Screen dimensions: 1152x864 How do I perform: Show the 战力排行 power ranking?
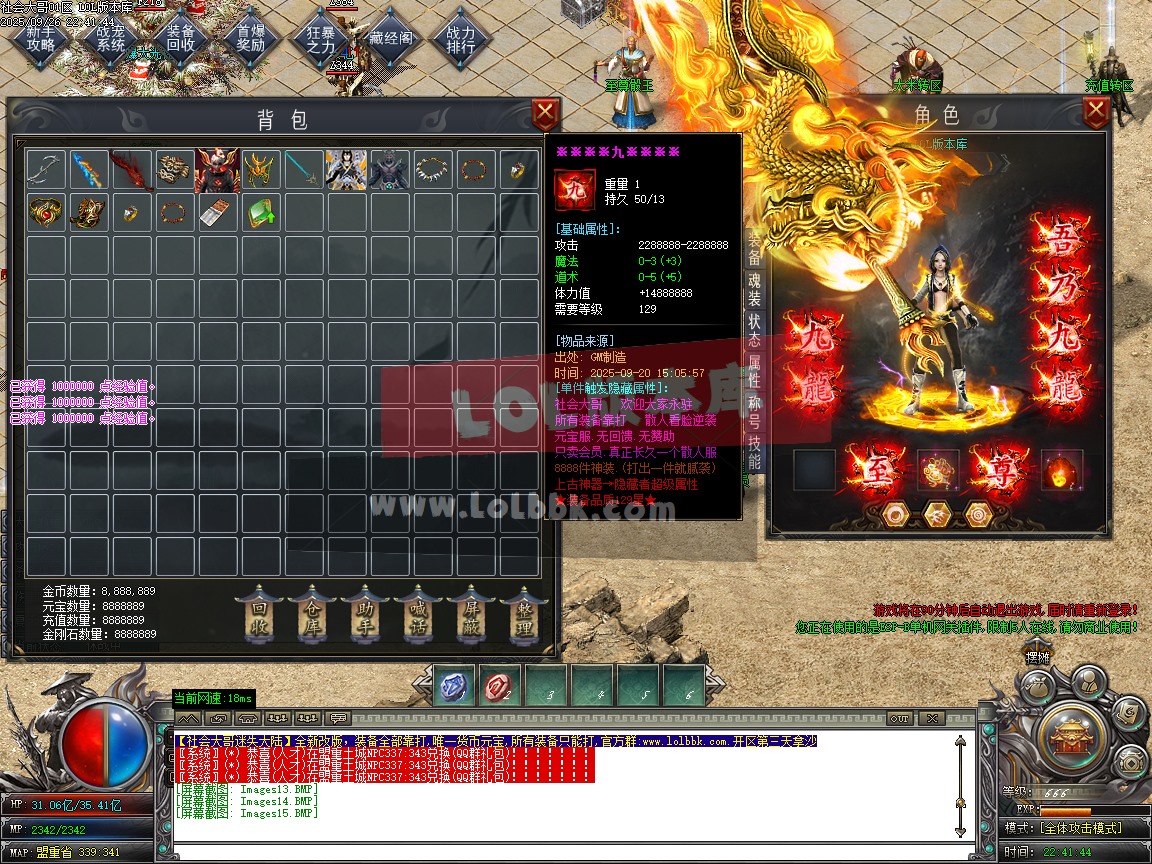(x=460, y=38)
